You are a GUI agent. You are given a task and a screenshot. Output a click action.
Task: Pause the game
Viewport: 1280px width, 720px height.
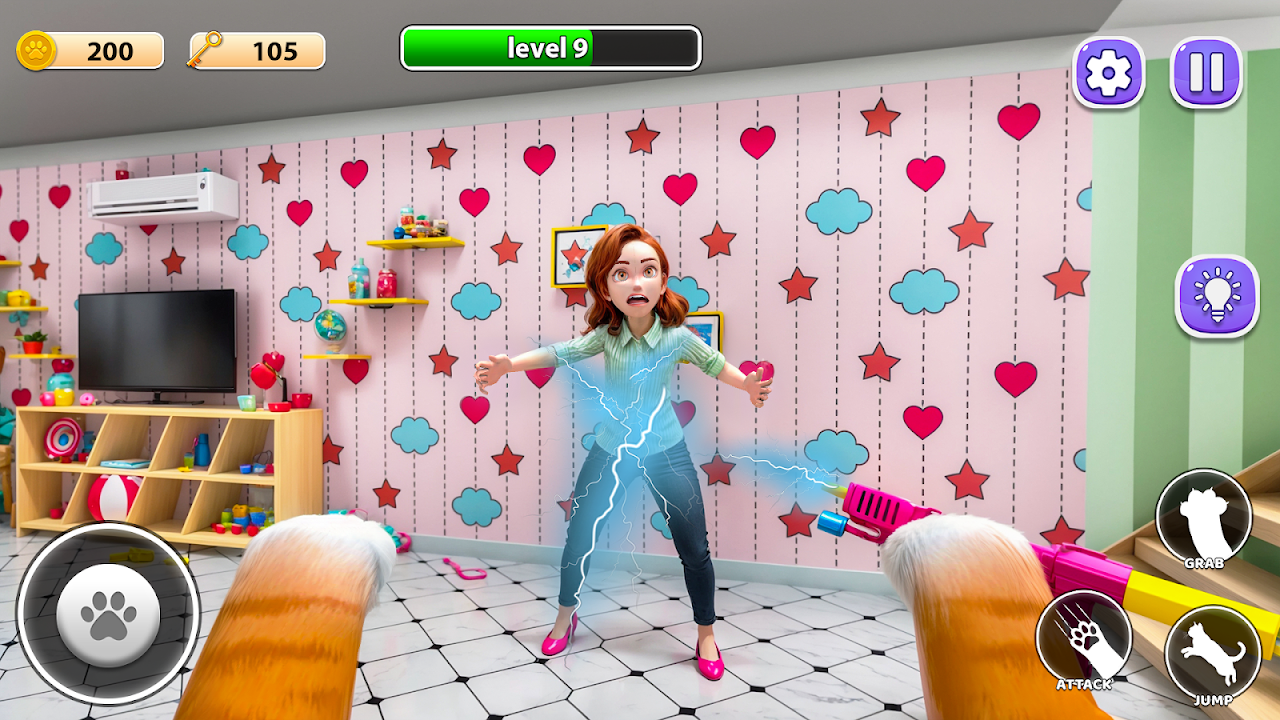tap(1206, 72)
